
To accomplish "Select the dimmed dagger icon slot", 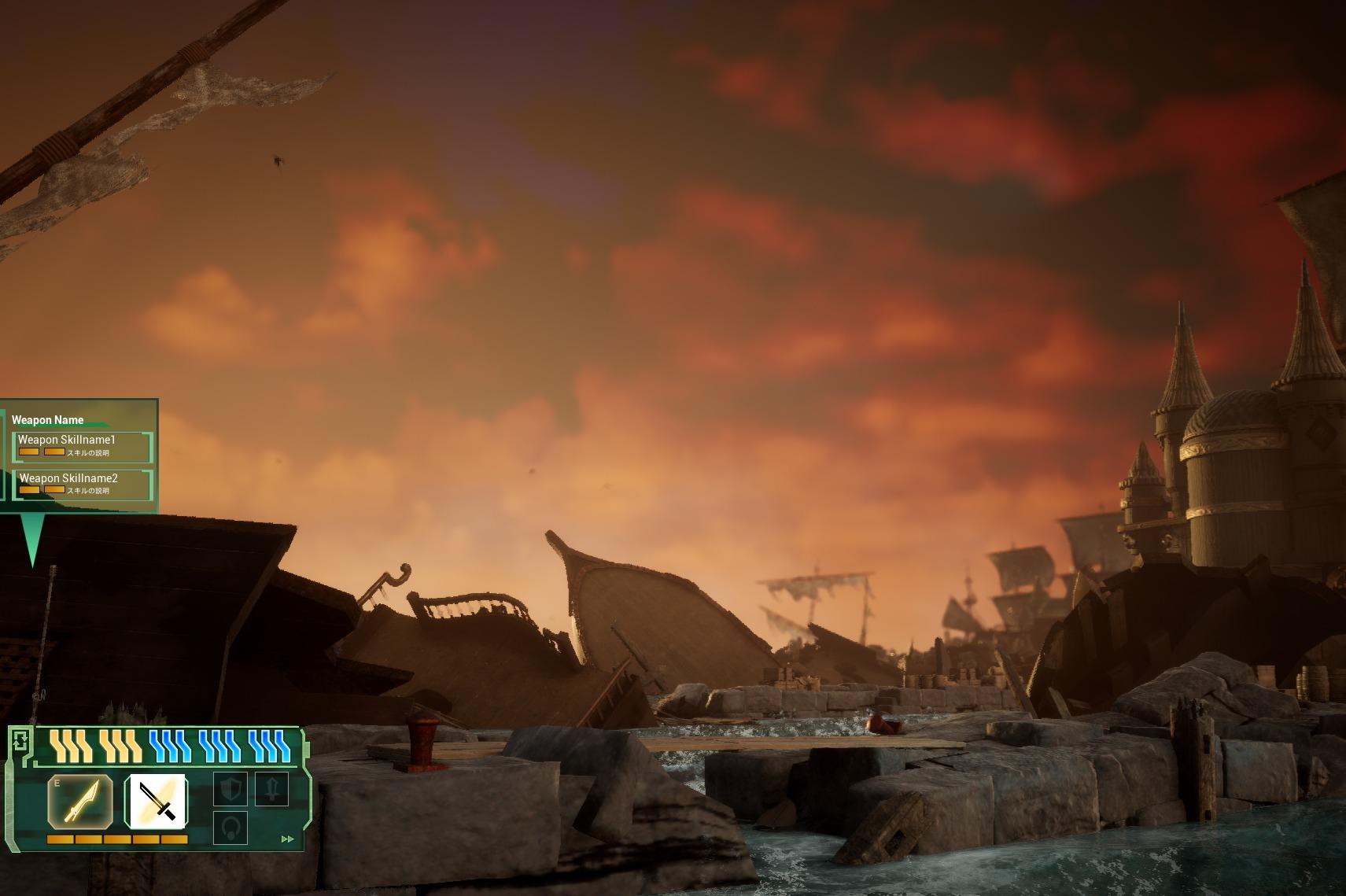I will (271, 789).
